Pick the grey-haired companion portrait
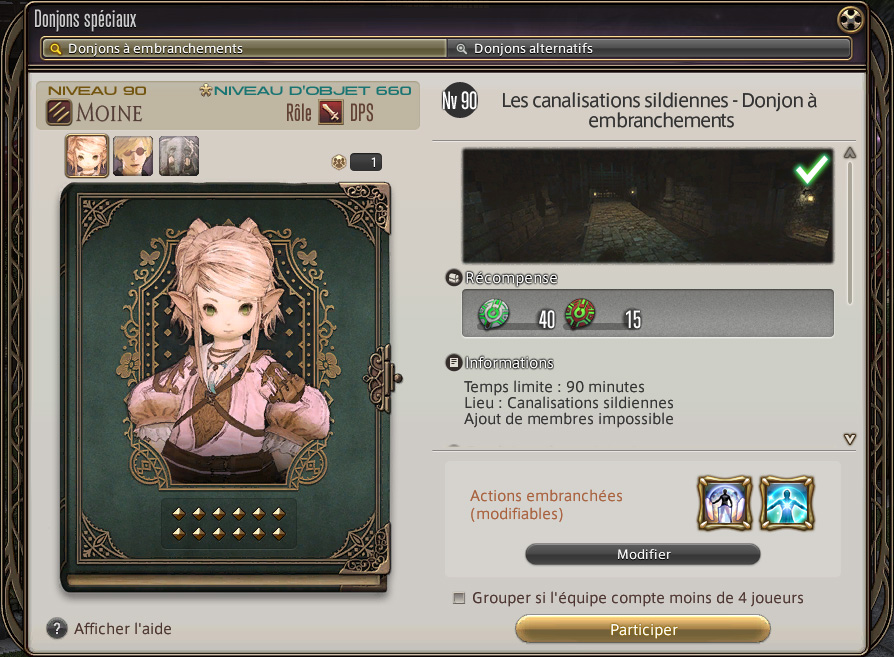This screenshot has height=657, width=894. point(179,156)
